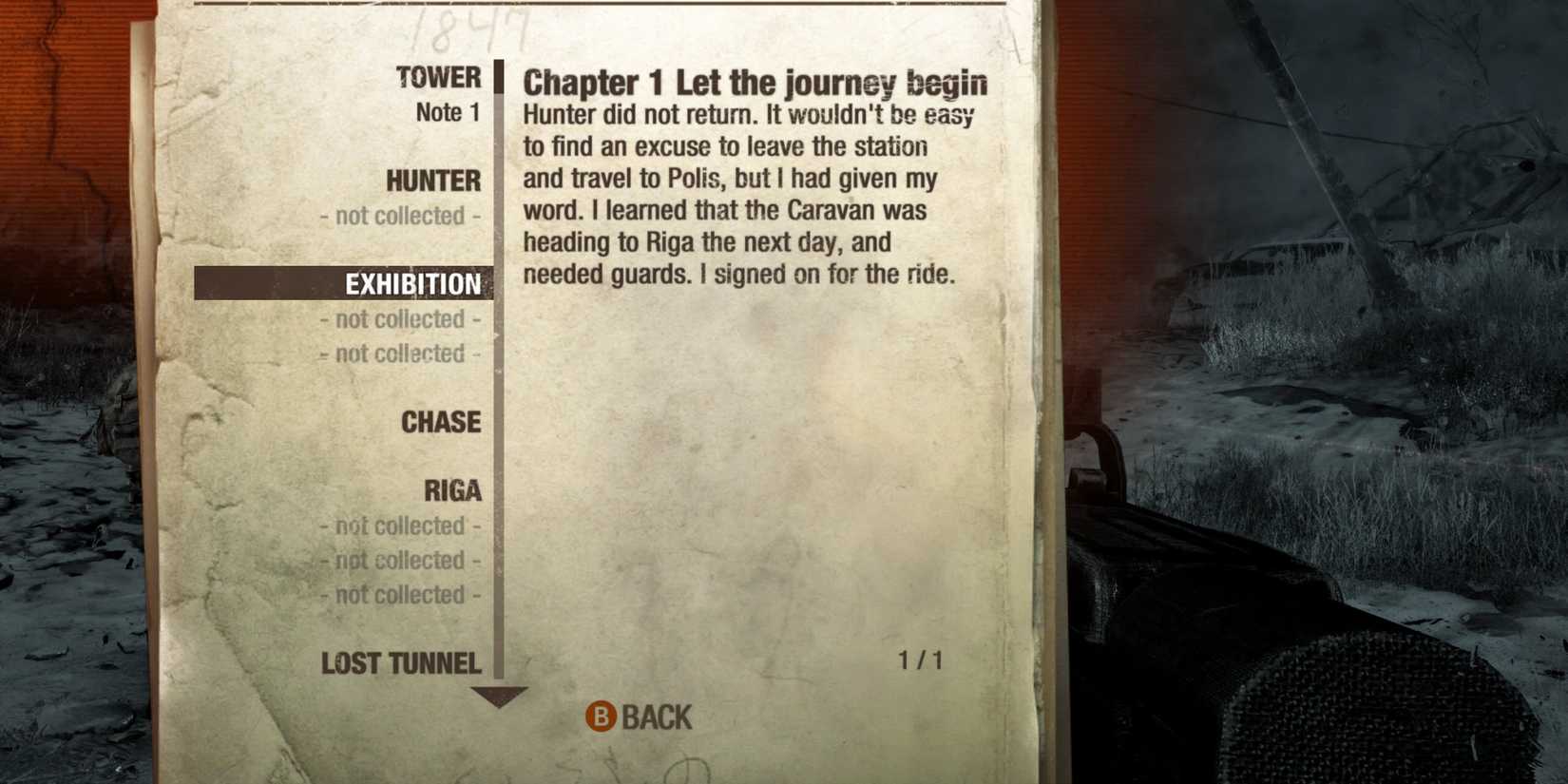
Task: Select the TOWER chapter heading
Action: coord(439,78)
